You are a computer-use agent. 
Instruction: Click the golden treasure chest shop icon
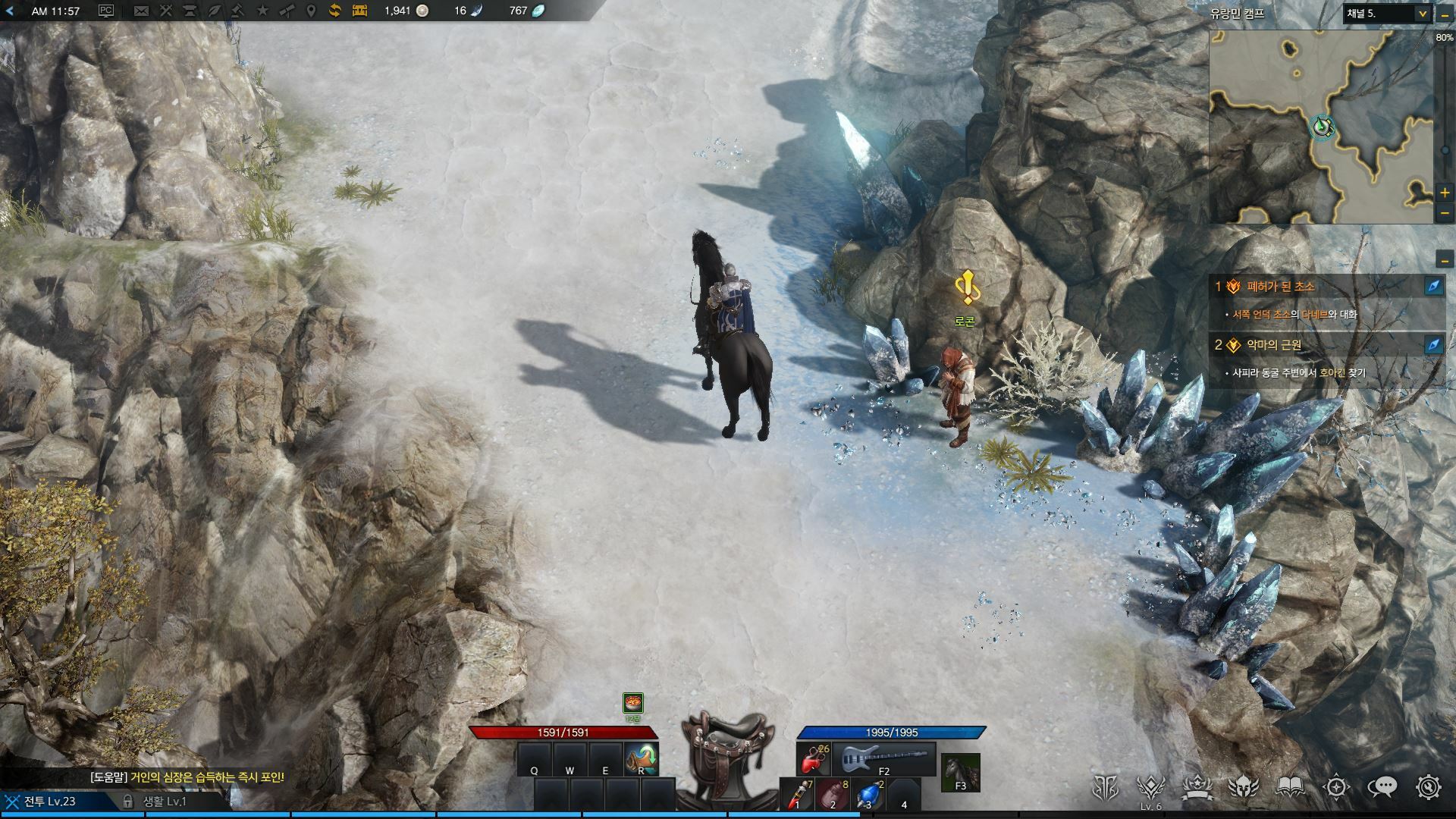pyautogui.click(x=359, y=11)
